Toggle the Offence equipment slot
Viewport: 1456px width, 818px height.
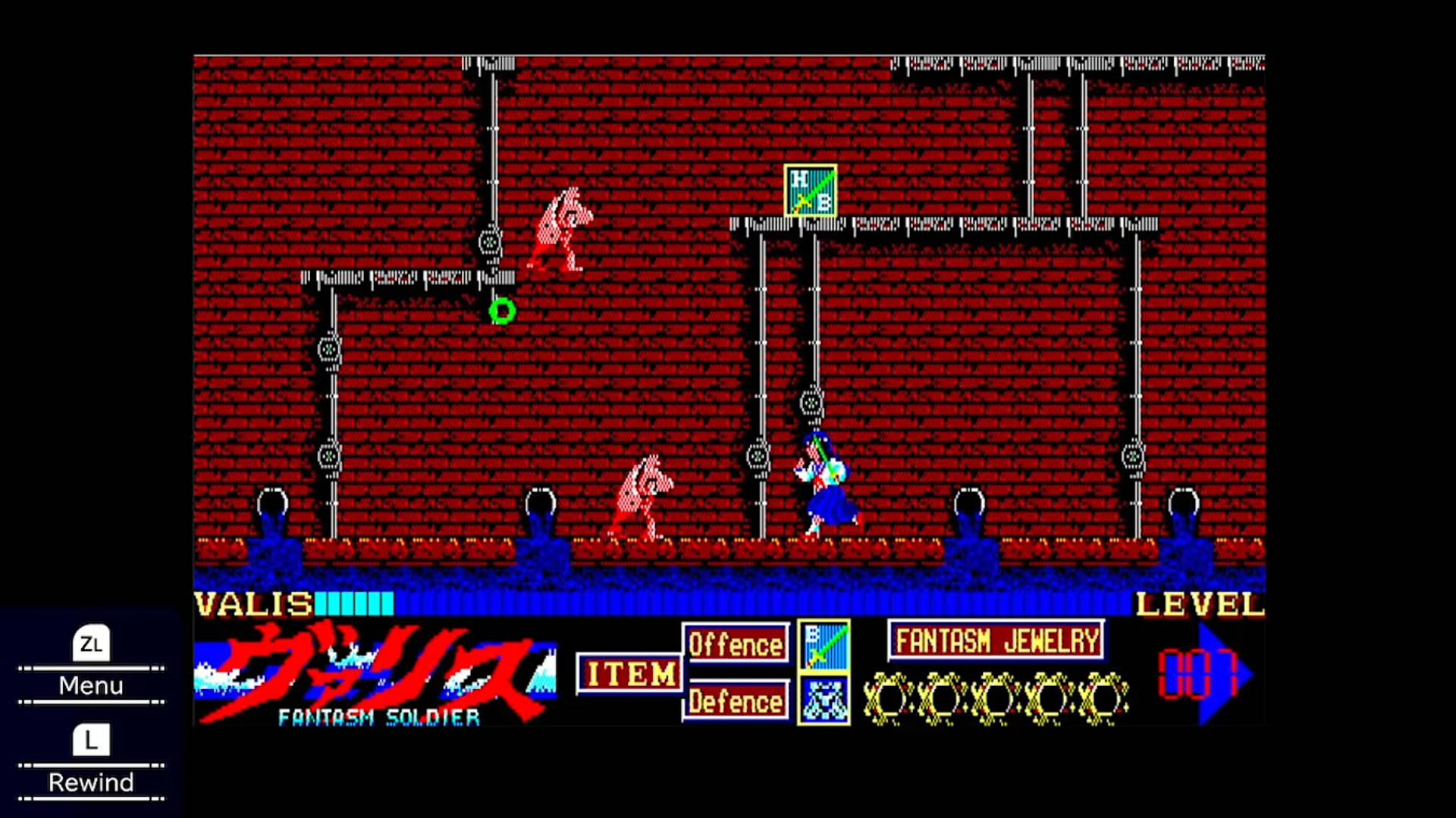[x=736, y=644]
